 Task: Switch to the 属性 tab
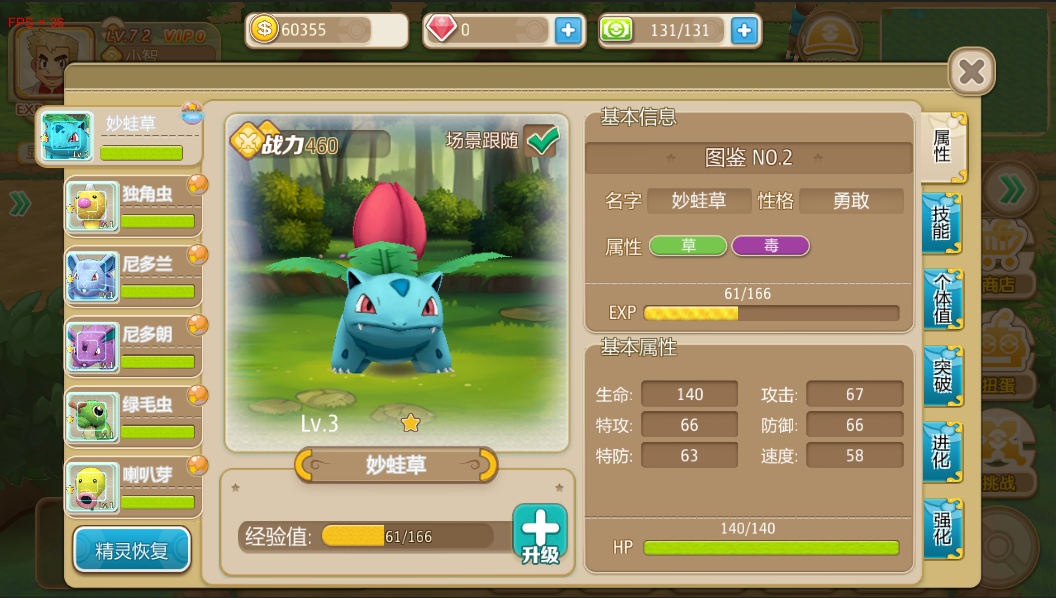(x=942, y=146)
